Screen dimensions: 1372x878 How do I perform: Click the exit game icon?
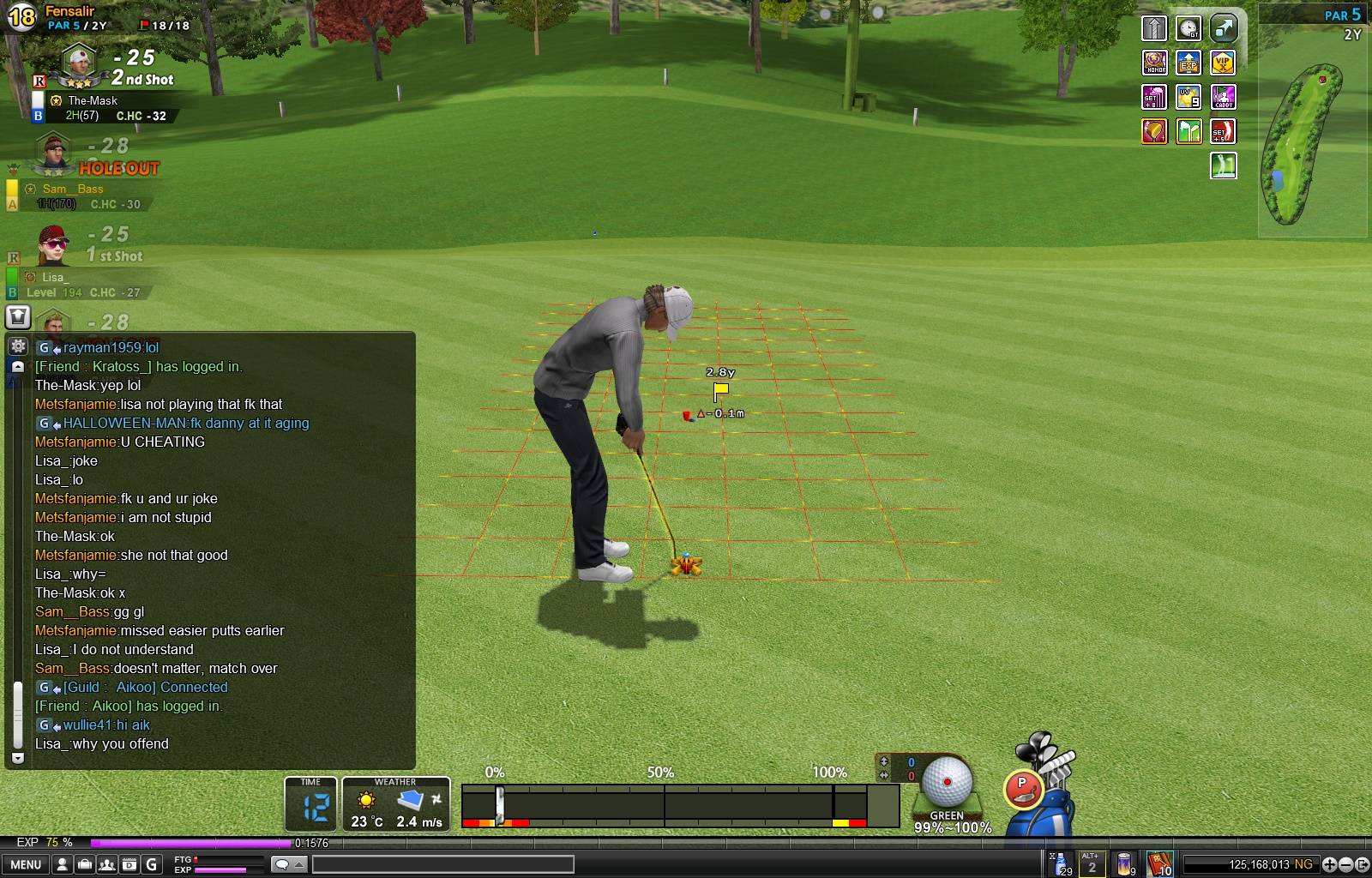coord(1362,864)
